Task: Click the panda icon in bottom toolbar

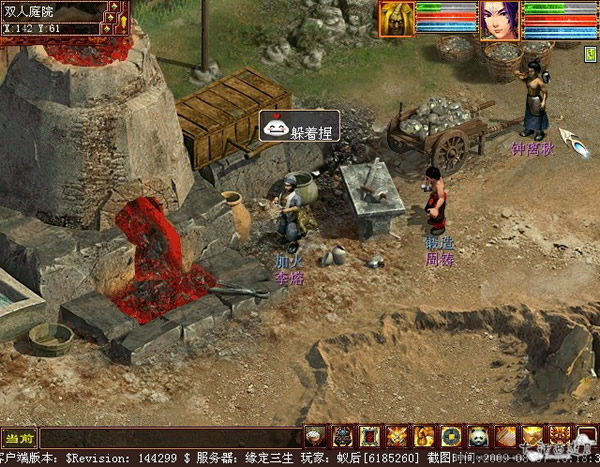Action: (x=477, y=437)
